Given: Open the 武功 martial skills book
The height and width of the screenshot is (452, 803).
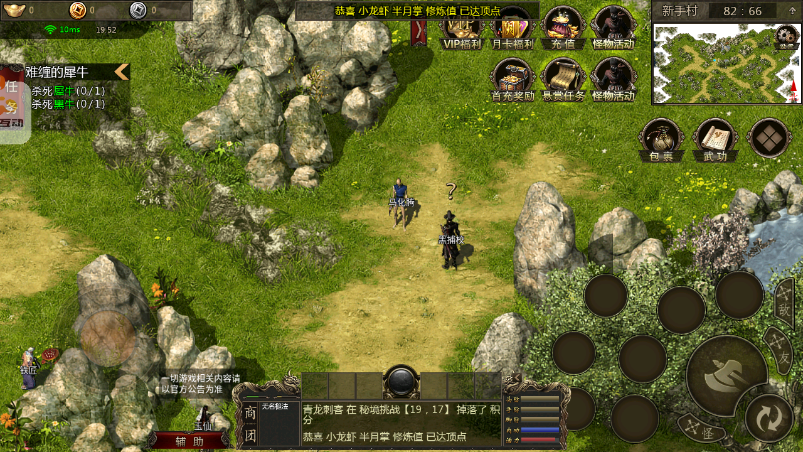Looking at the screenshot, I should 714,140.
